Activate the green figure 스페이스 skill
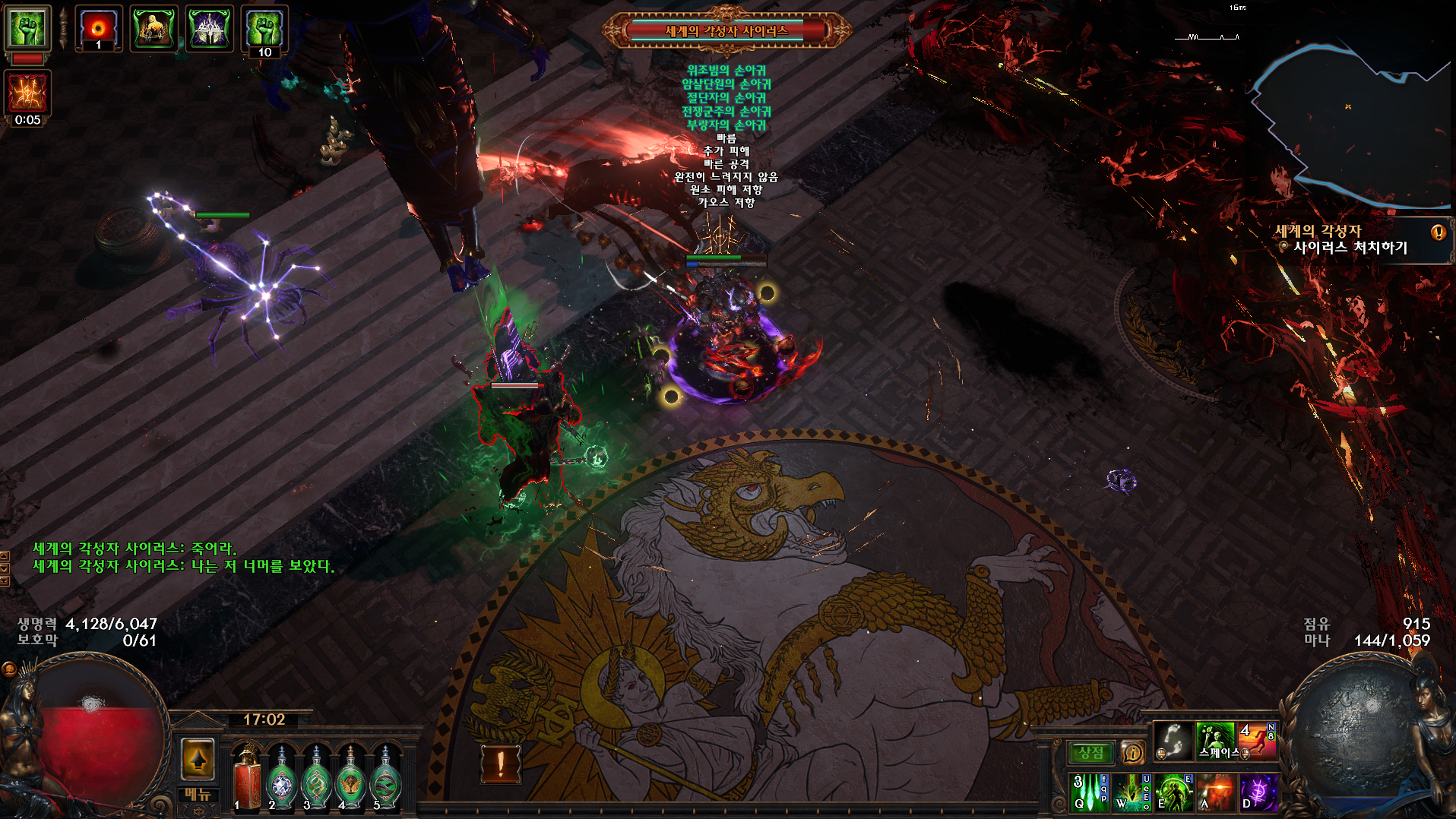 (x=1216, y=741)
